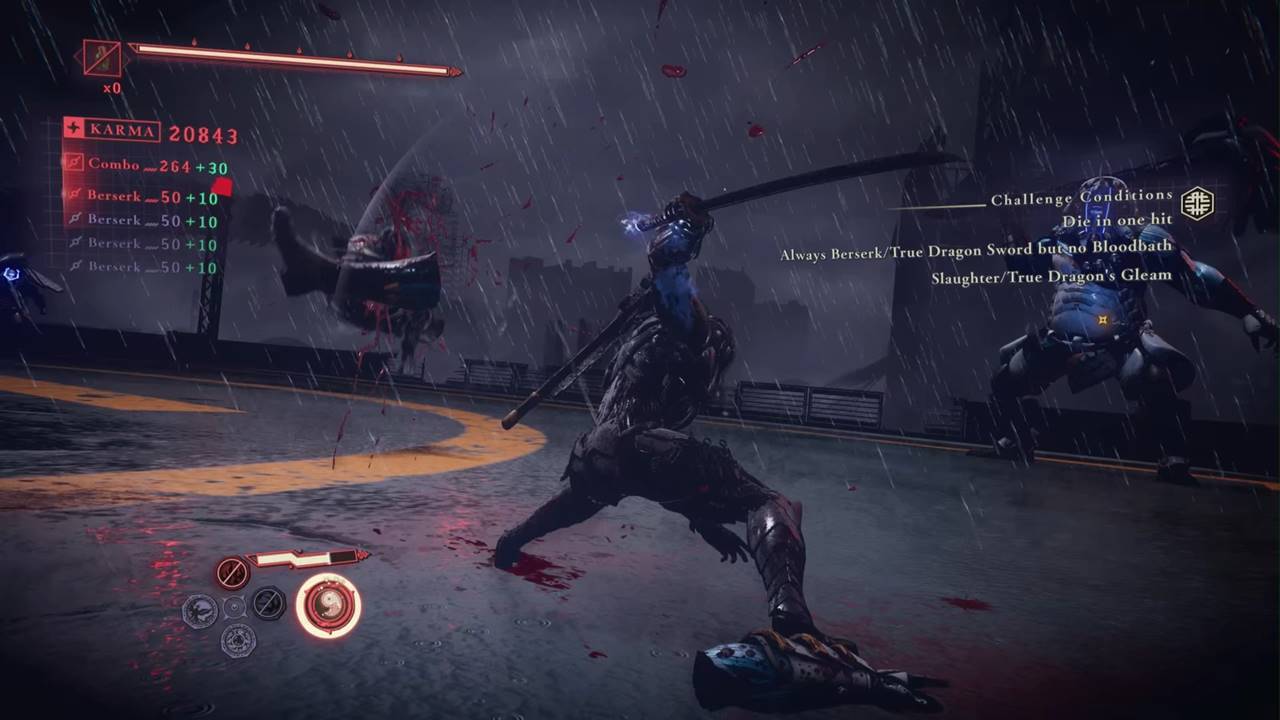The width and height of the screenshot is (1280, 720).
Task: Click the red crossed-out icon beside the gauge
Action: (232, 573)
